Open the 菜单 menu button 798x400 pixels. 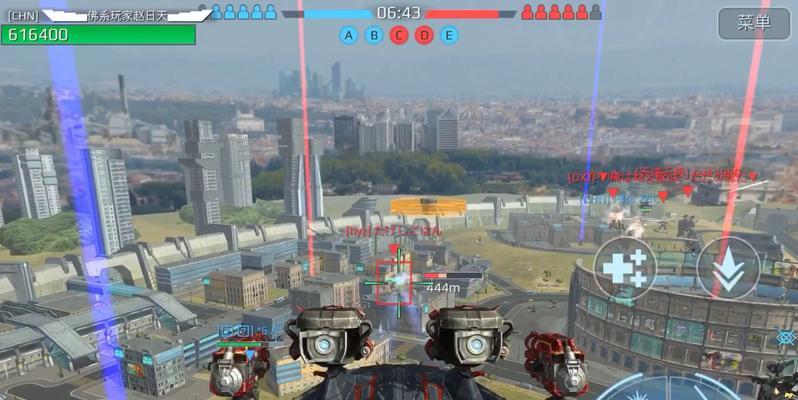point(753,23)
